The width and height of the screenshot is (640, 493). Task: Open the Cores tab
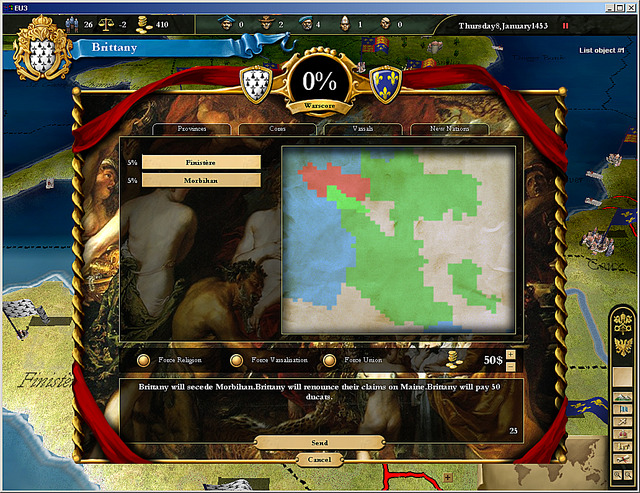tap(277, 129)
